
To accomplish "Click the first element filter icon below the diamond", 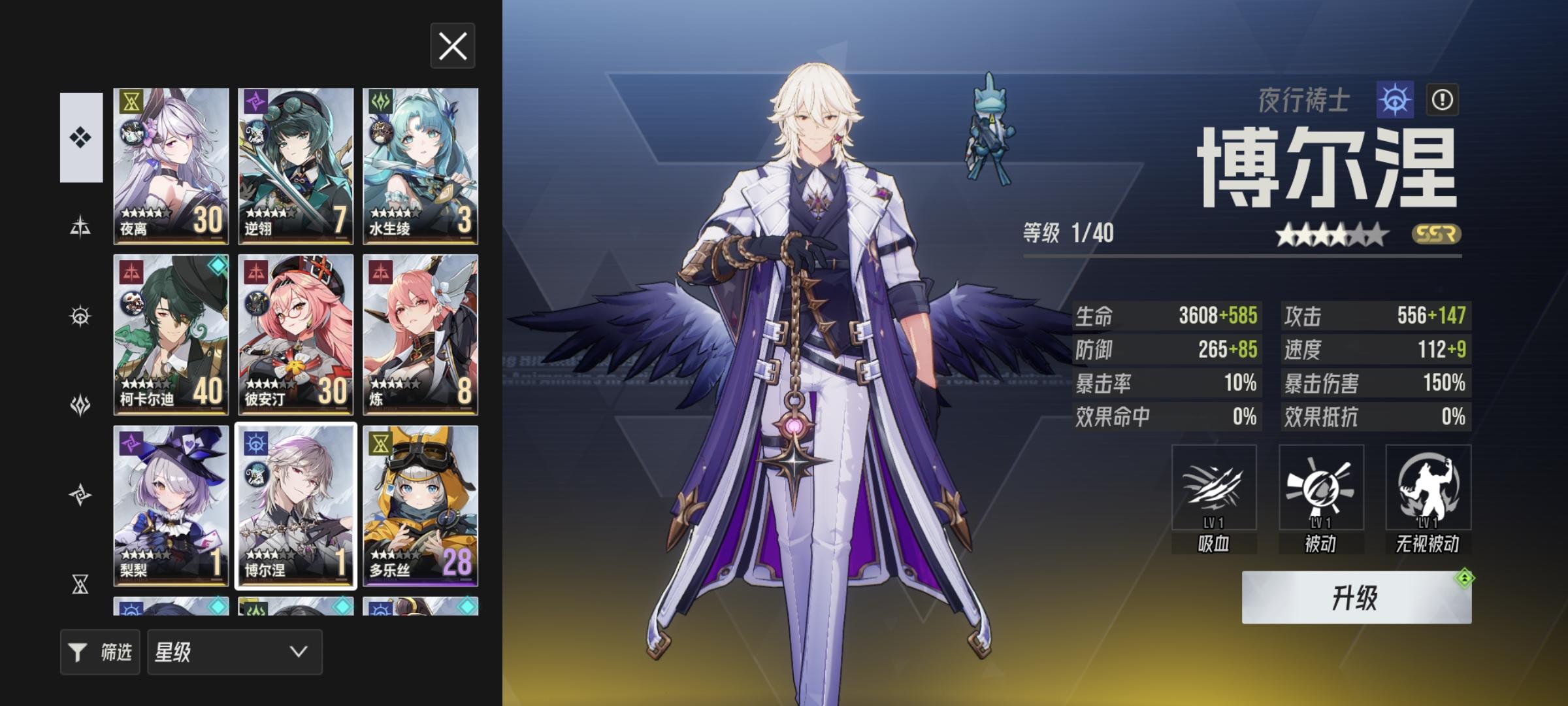I will (80, 226).
